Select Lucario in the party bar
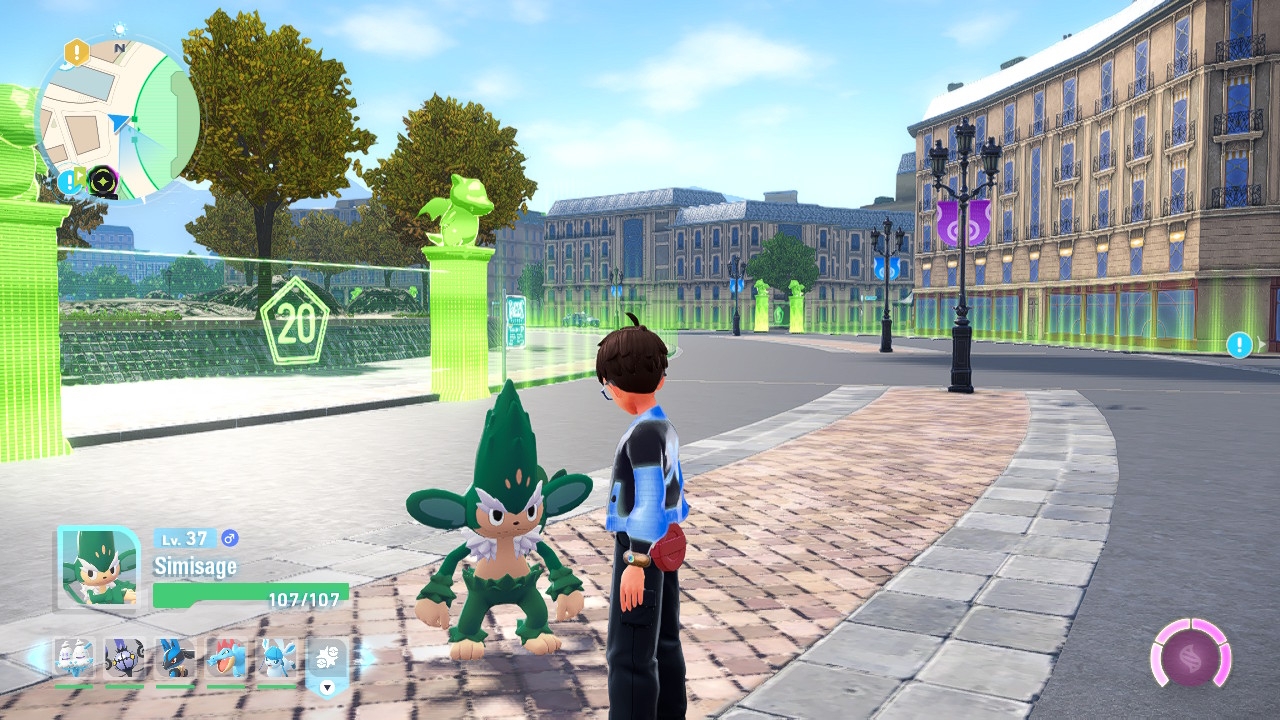1280x720 pixels. click(175, 660)
